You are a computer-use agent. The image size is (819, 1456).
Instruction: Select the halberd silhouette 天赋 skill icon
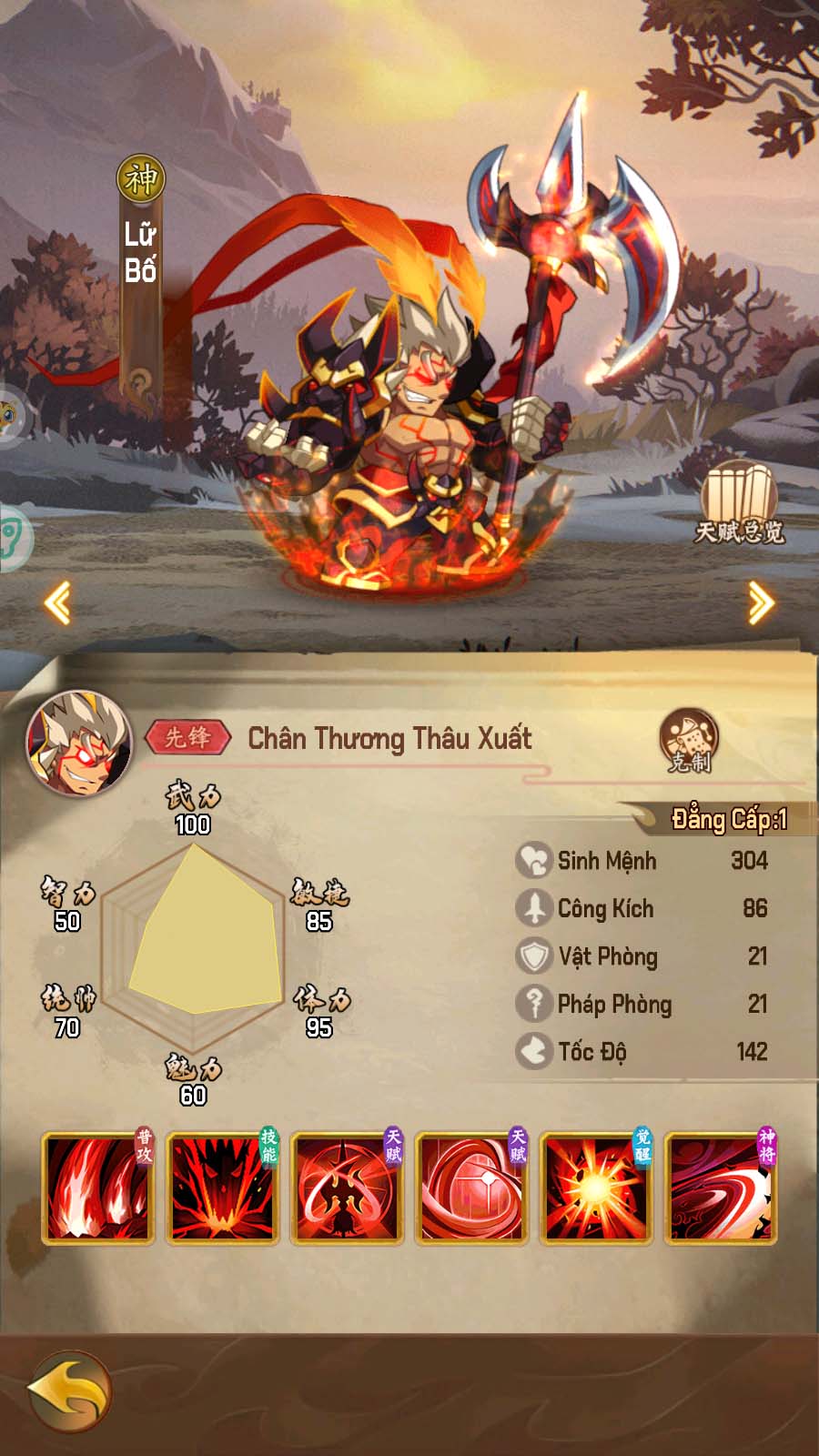coord(347,1188)
